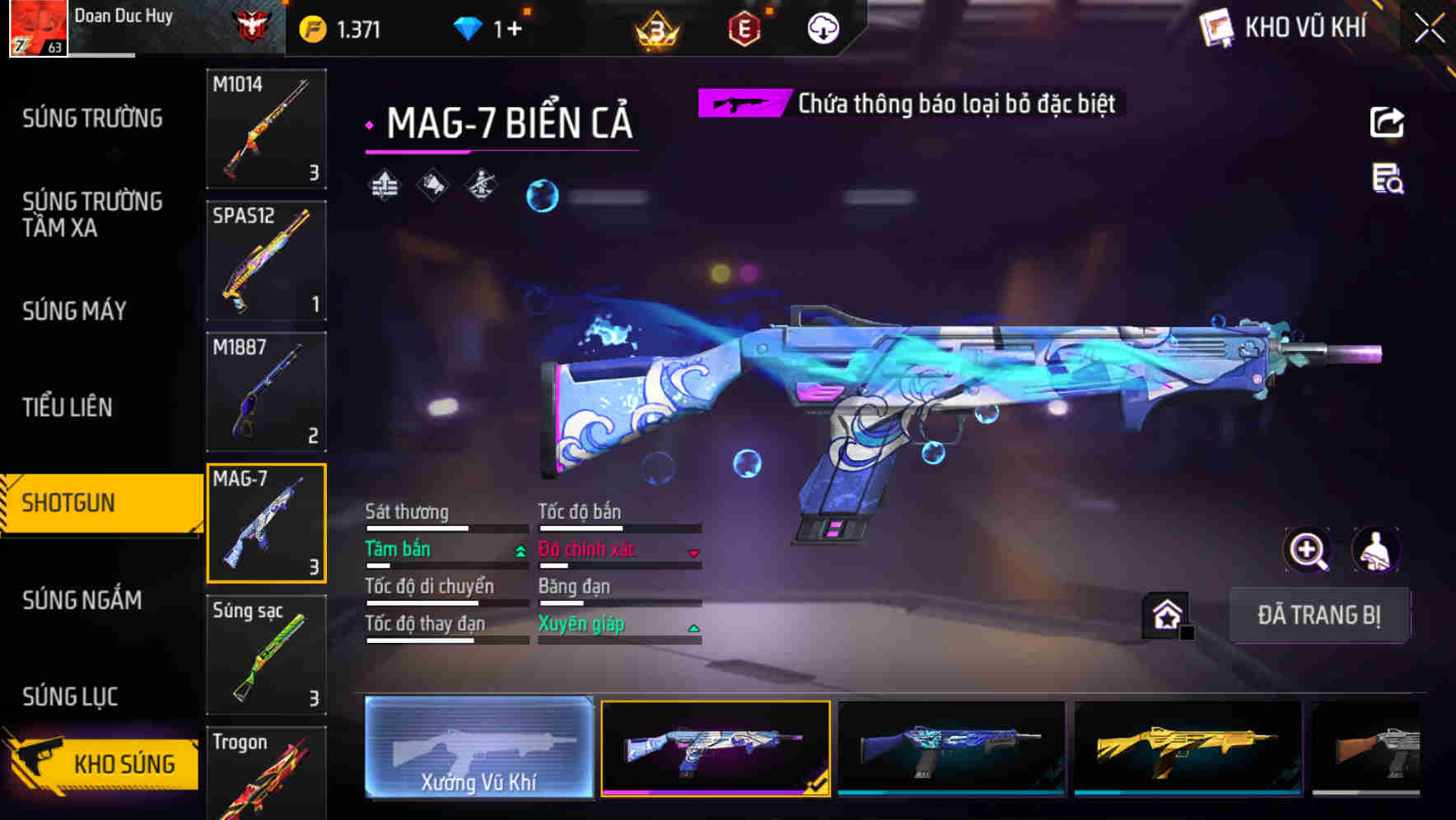Viewport: 1456px width, 820px height.
Task: Switch to the Súng Trường category
Action: [92, 119]
